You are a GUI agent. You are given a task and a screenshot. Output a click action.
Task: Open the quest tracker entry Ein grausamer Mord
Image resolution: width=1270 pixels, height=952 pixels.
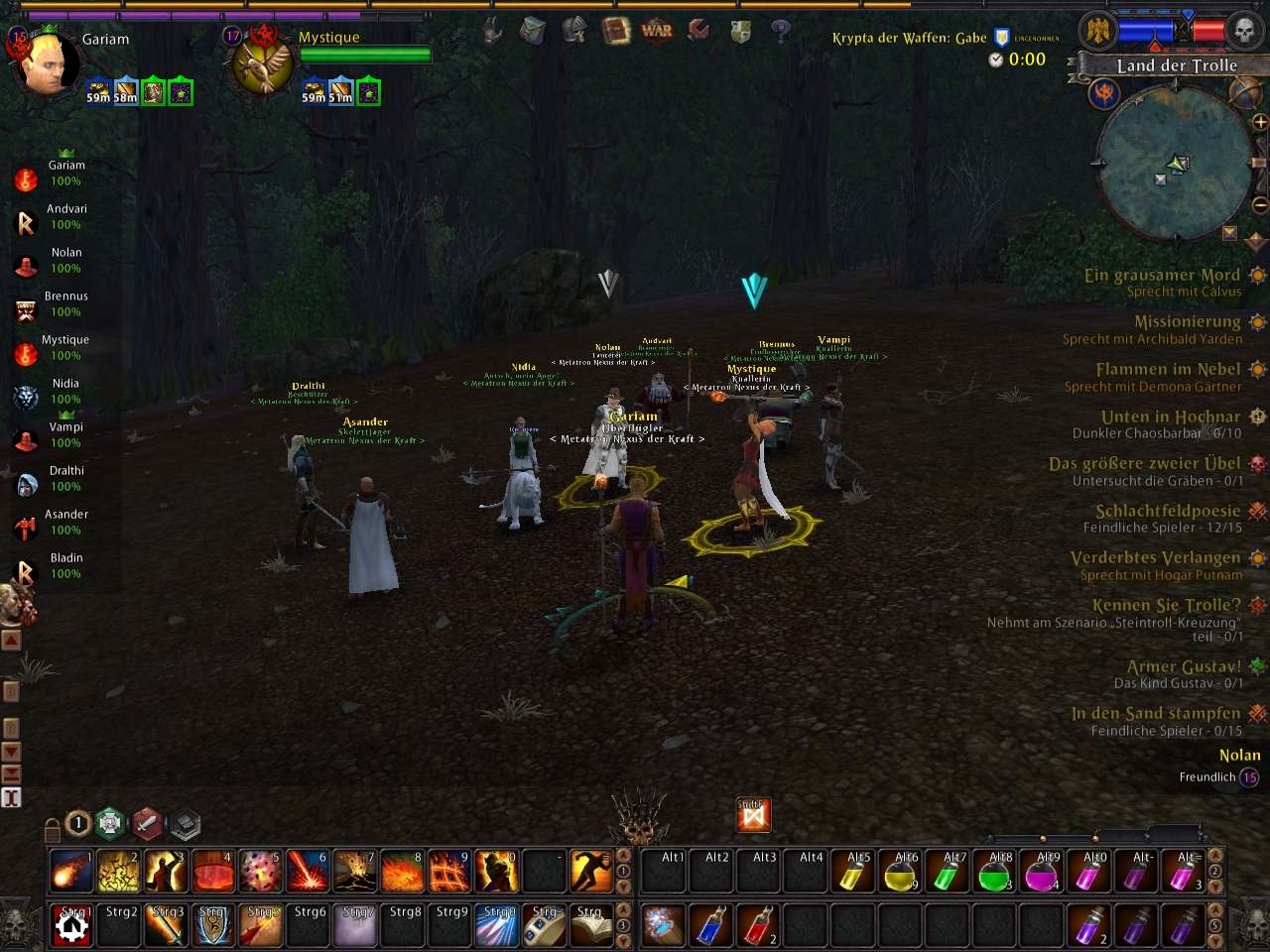coord(1162,276)
